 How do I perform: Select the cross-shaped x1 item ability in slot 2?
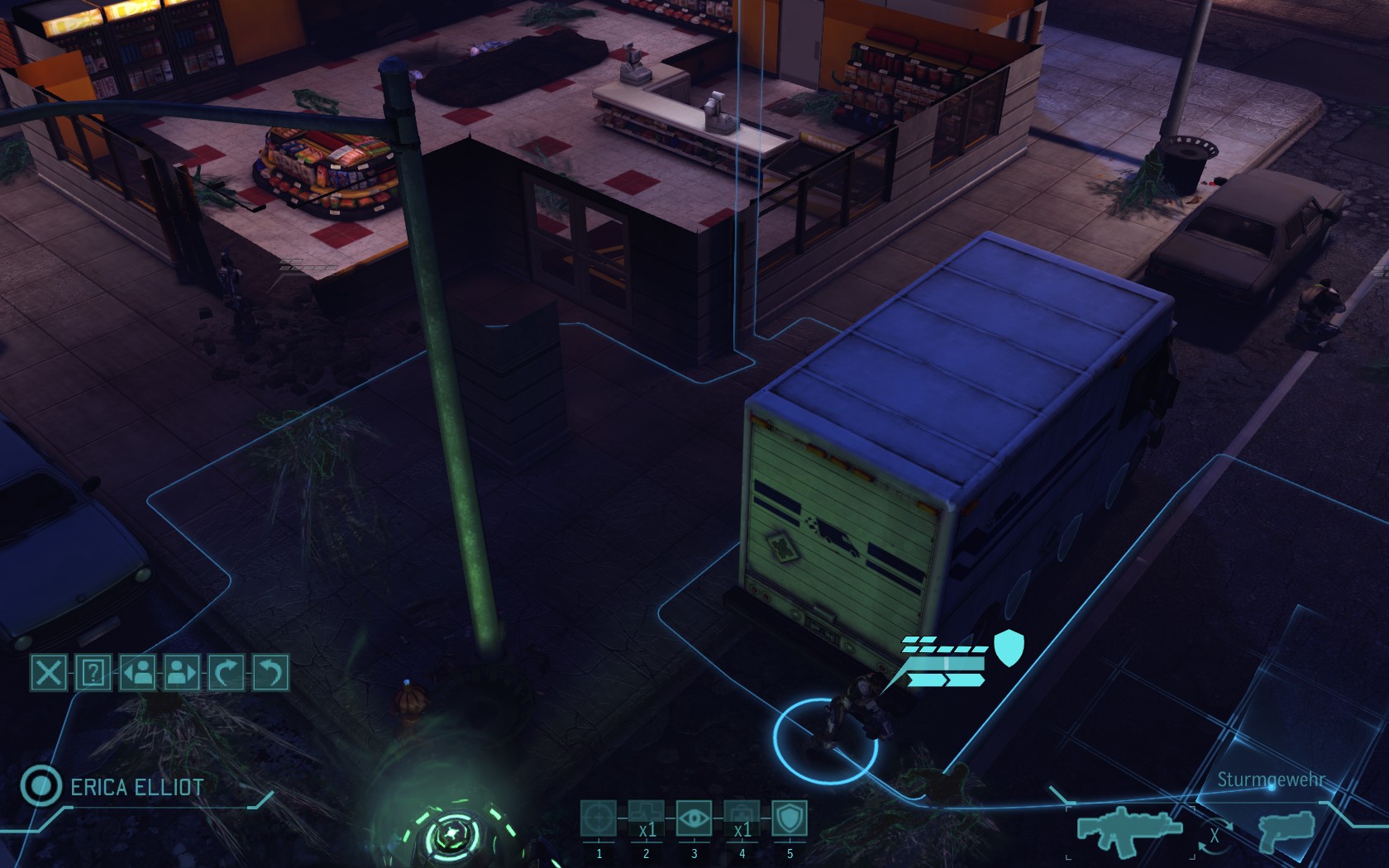tap(647, 819)
